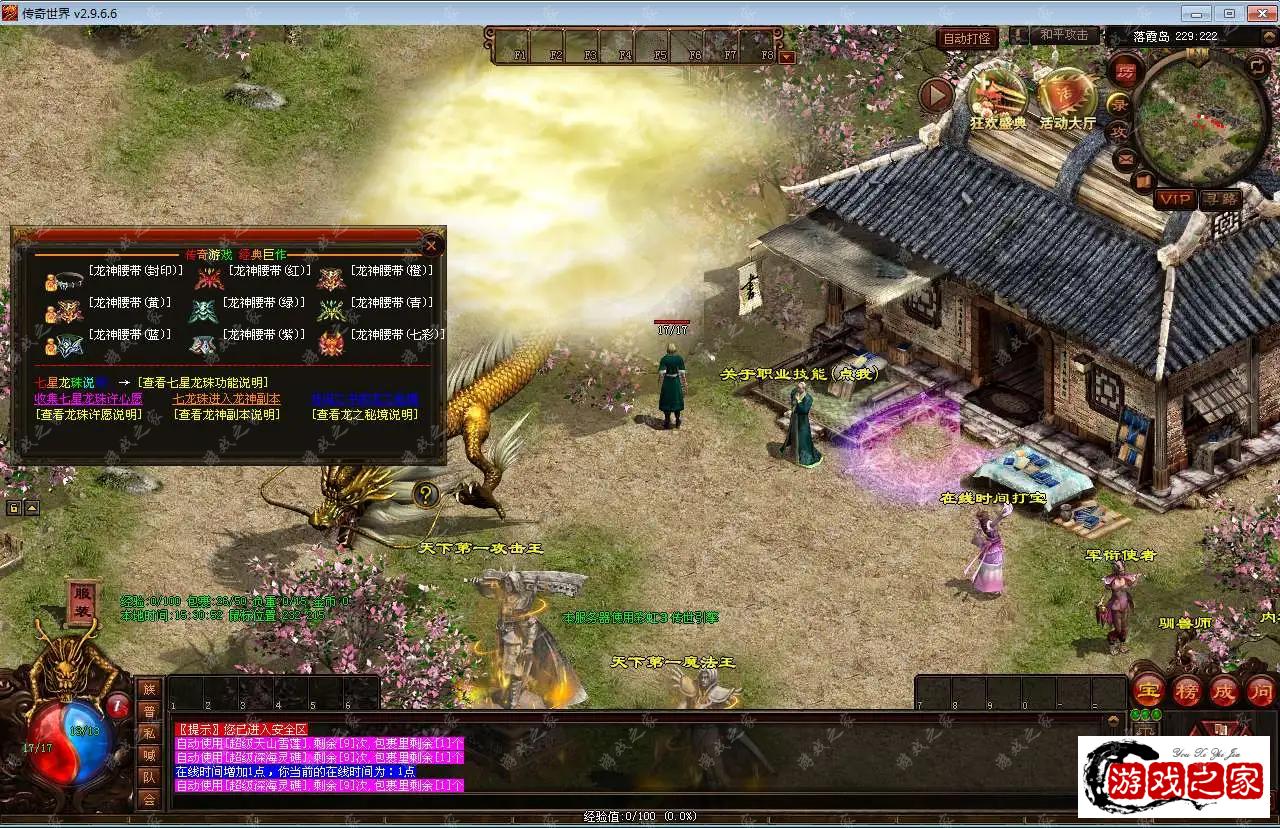The height and width of the screenshot is (828, 1280).
Task: Pick the 龙神腰带(七彩) entry
Action: pyautogui.click(x=396, y=335)
